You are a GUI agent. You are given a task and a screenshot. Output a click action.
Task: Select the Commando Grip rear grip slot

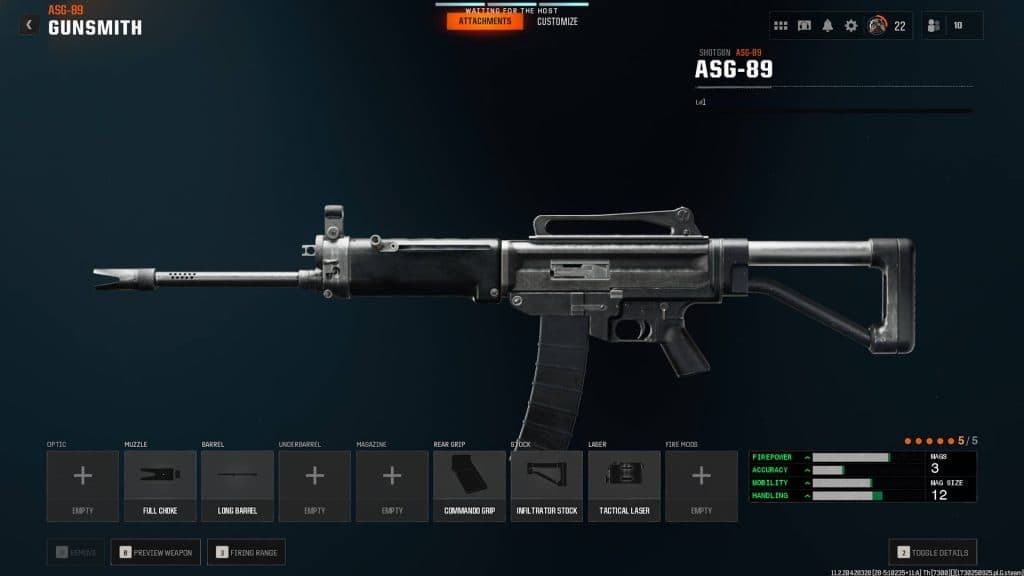click(x=469, y=485)
